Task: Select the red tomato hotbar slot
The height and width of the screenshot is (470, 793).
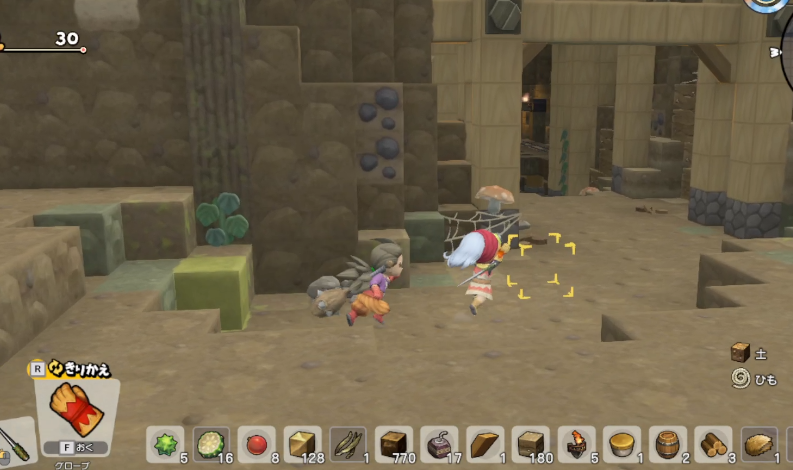Action: (257, 445)
